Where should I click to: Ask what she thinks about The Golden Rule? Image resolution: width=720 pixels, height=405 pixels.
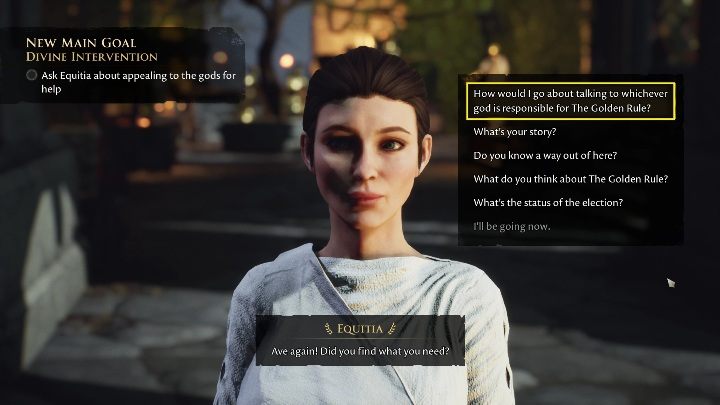pos(570,179)
